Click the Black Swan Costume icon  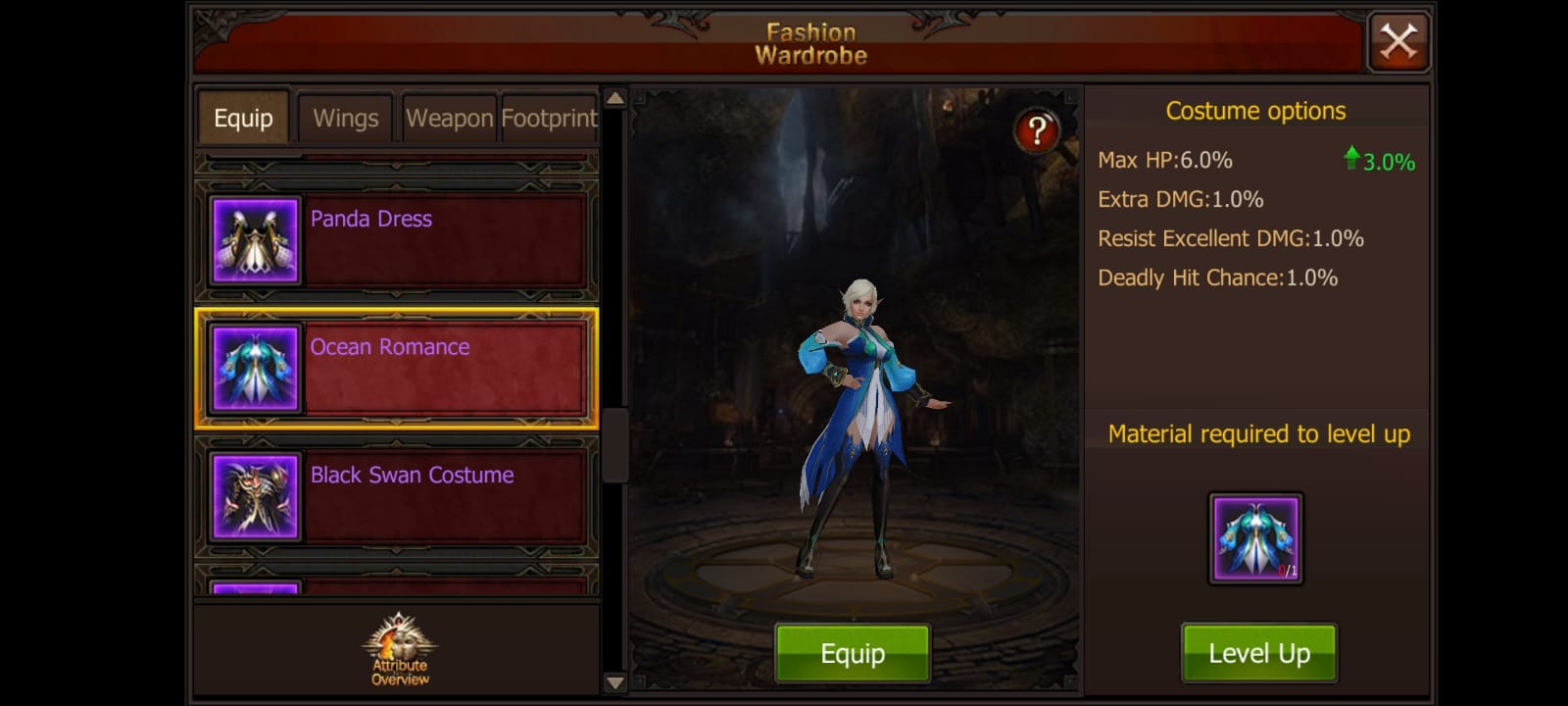pyautogui.click(x=254, y=495)
